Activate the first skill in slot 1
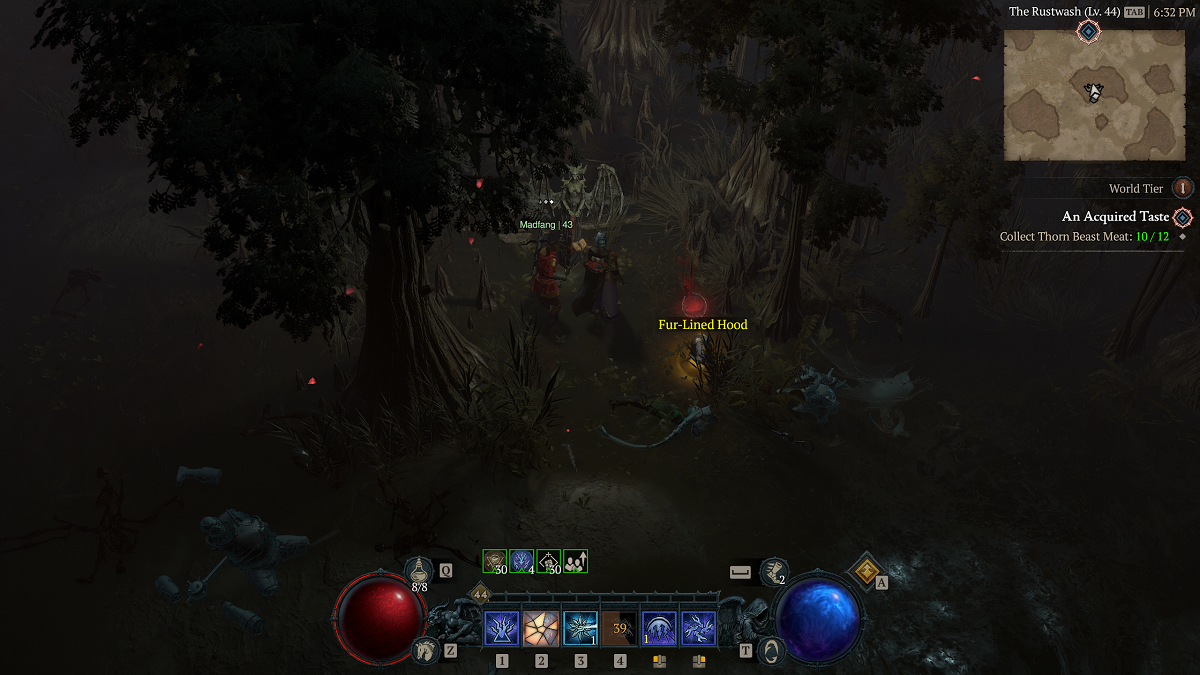Viewport: 1200px width, 675px height. tap(501, 628)
